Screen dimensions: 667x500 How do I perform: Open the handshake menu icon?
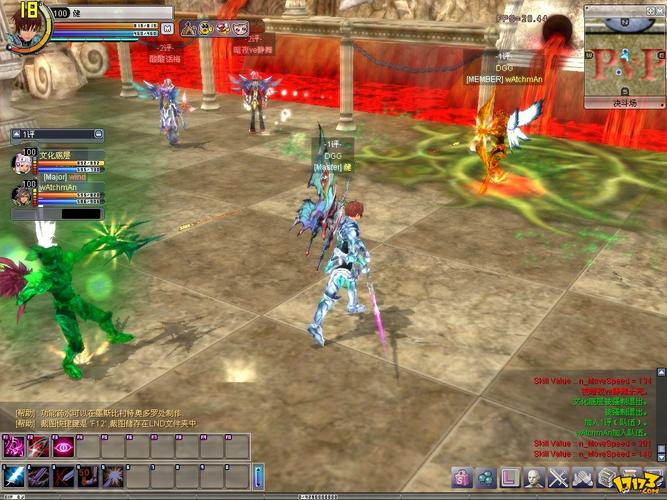[582, 477]
